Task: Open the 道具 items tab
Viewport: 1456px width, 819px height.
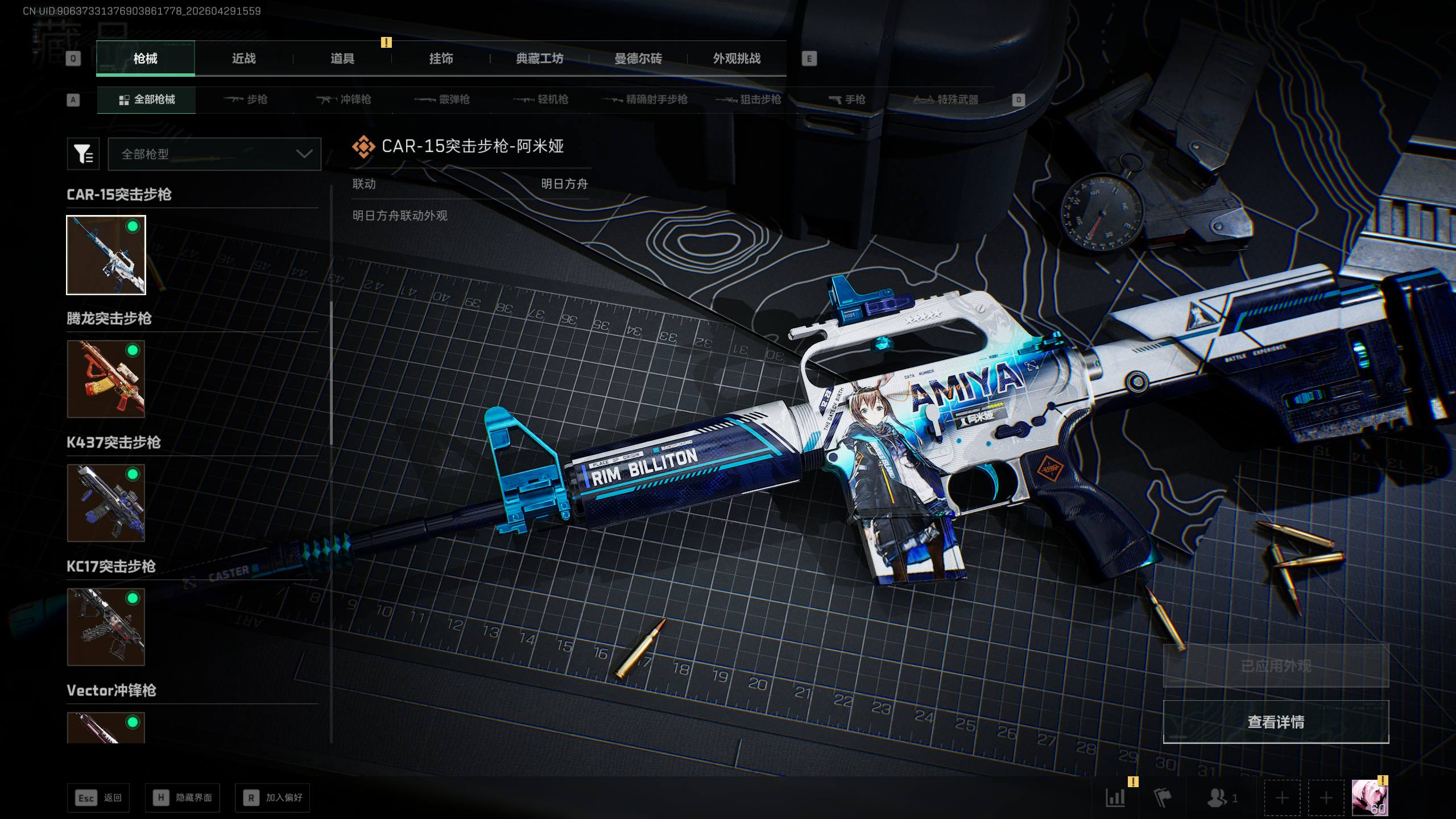Action: click(342, 59)
